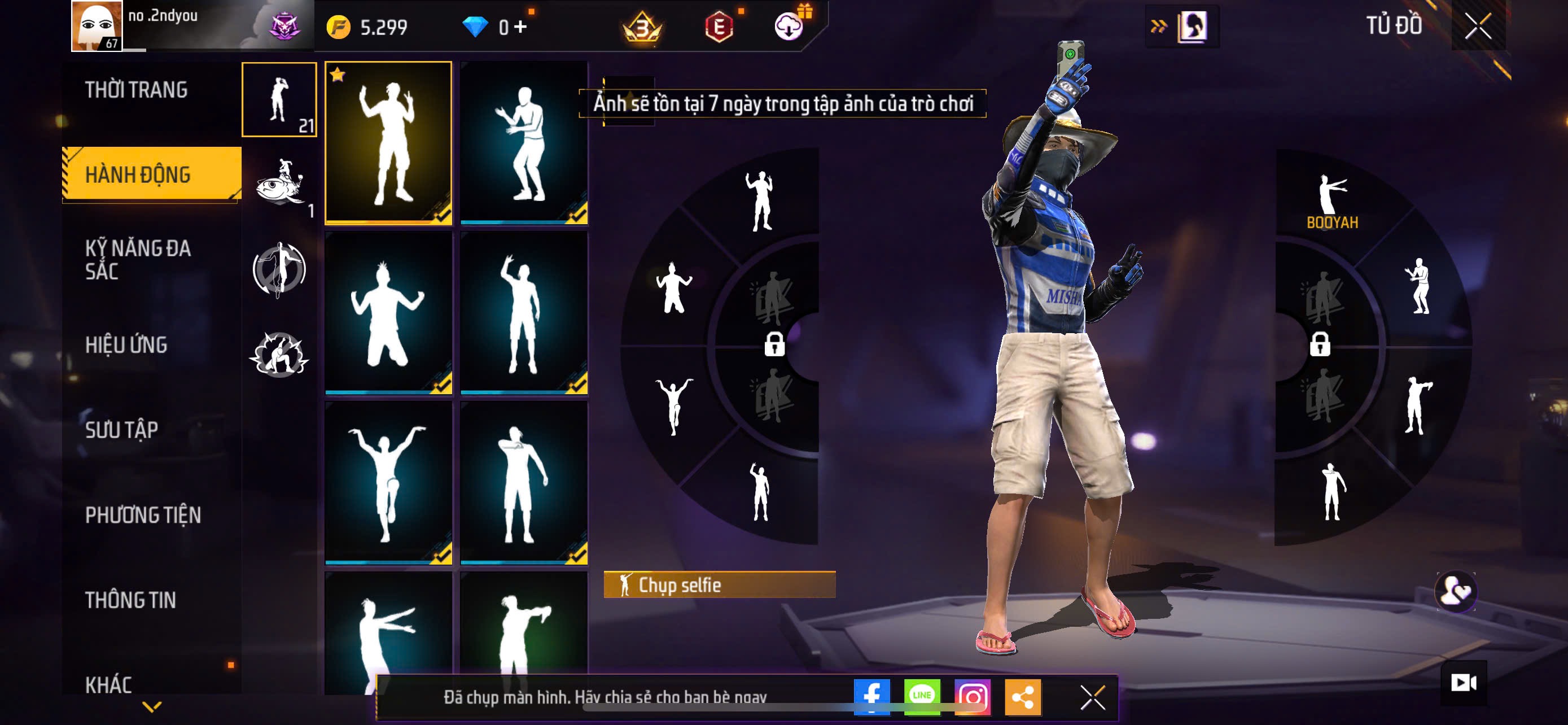Viewport: 1568px width, 725px height.
Task: Select the starred selfie emote thumbnail
Action: tap(388, 143)
